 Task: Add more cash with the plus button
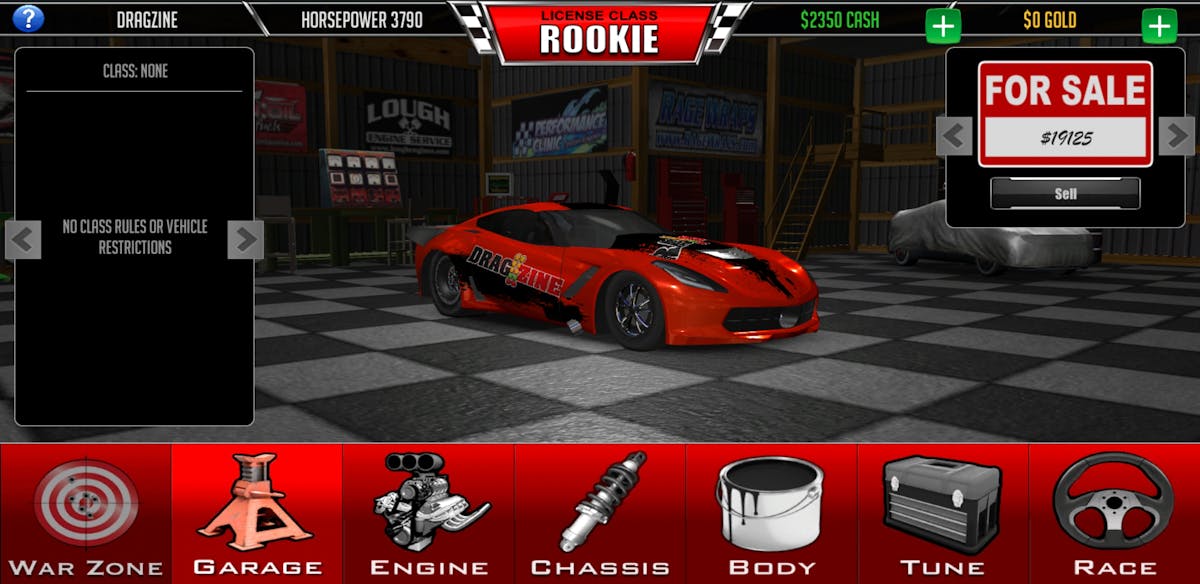click(943, 25)
